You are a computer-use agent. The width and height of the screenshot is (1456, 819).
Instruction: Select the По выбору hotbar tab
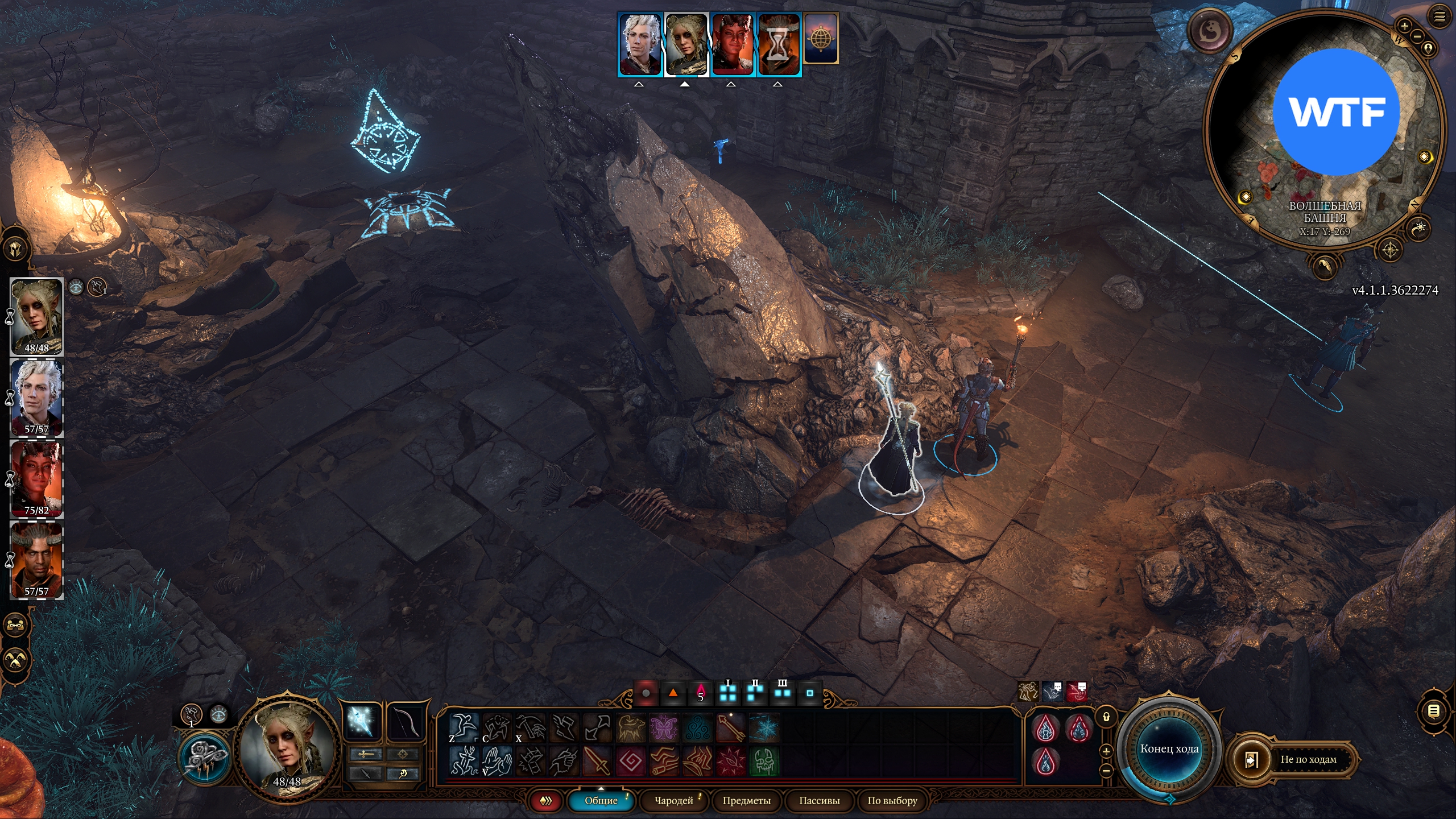[x=892, y=800]
